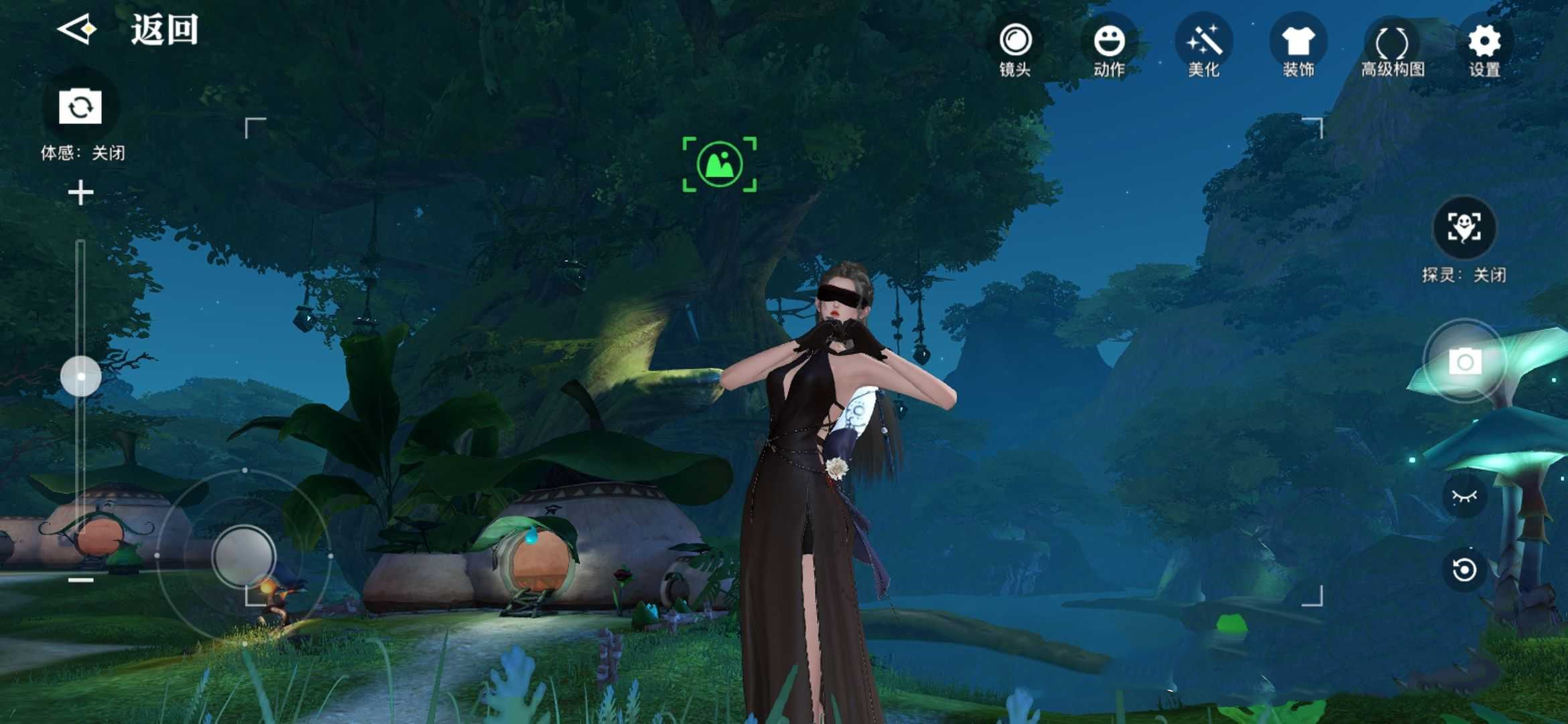Click the zoom slider handle
Image resolution: width=1568 pixels, height=724 pixels.
pos(81,376)
